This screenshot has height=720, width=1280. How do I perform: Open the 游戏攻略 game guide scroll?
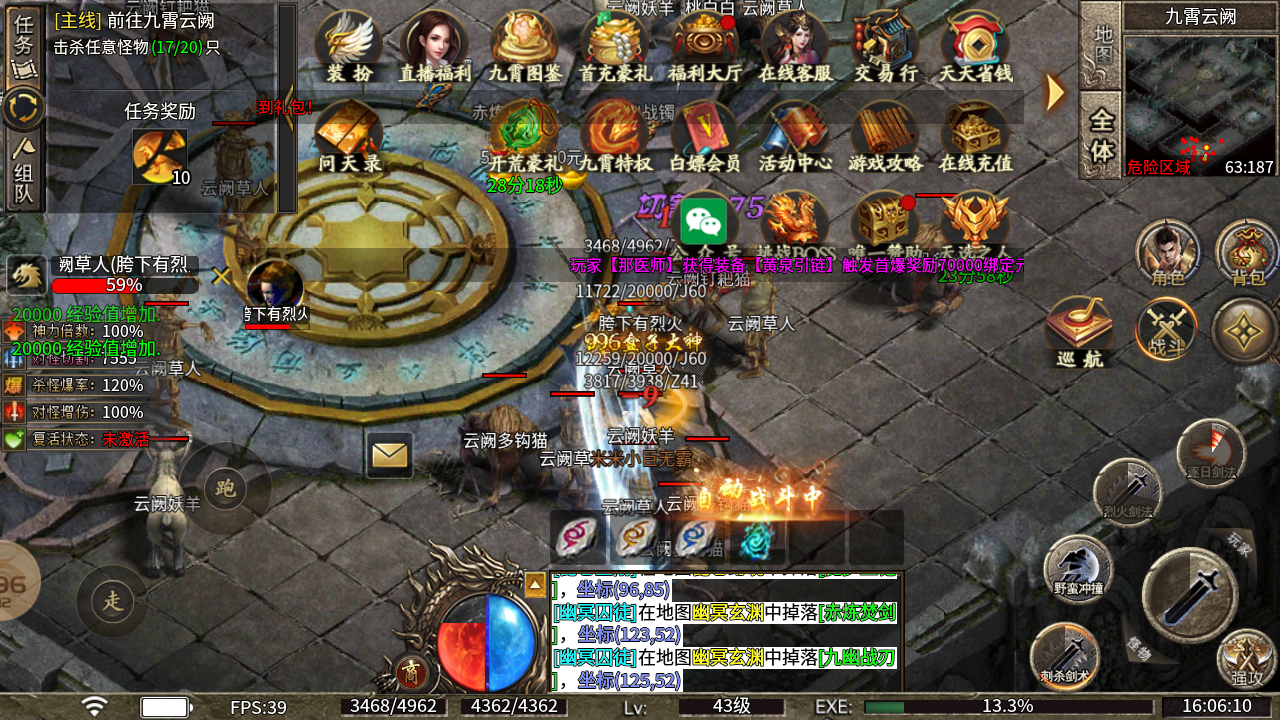(x=885, y=137)
